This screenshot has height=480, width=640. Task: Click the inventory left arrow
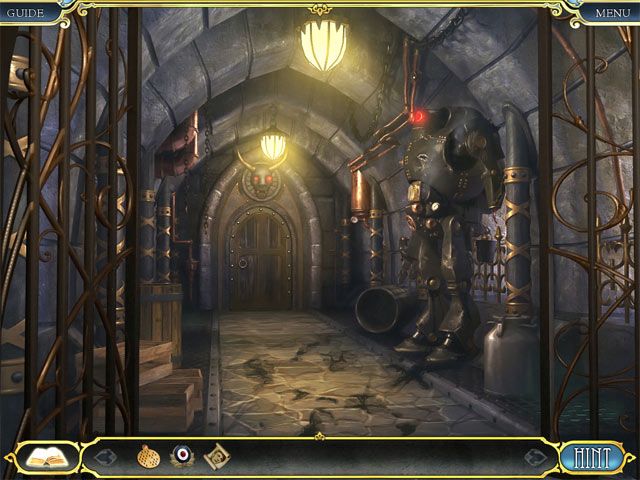point(106,457)
